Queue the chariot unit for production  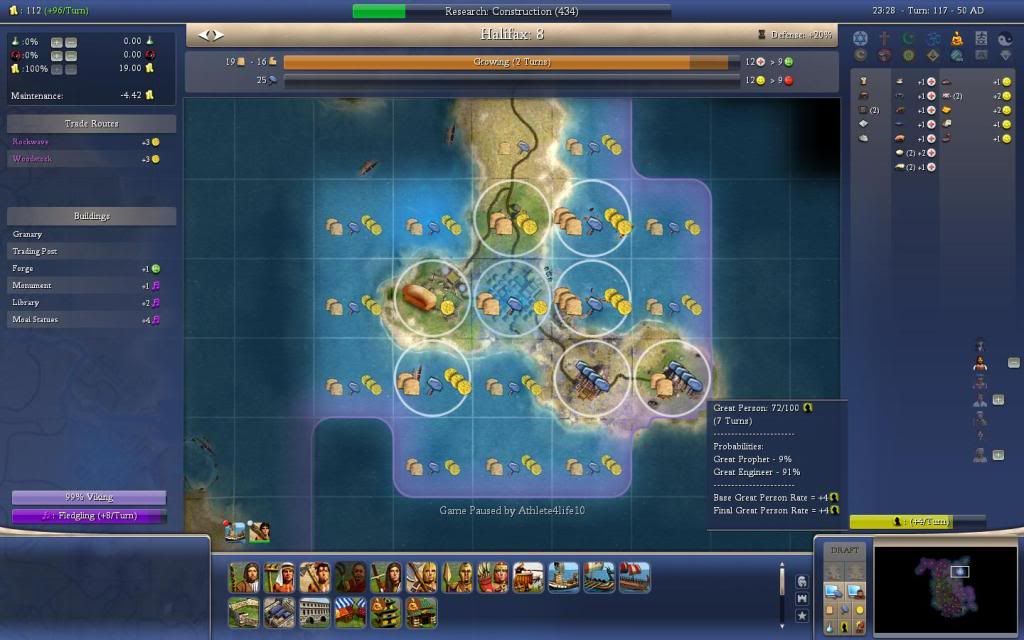(x=529, y=577)
